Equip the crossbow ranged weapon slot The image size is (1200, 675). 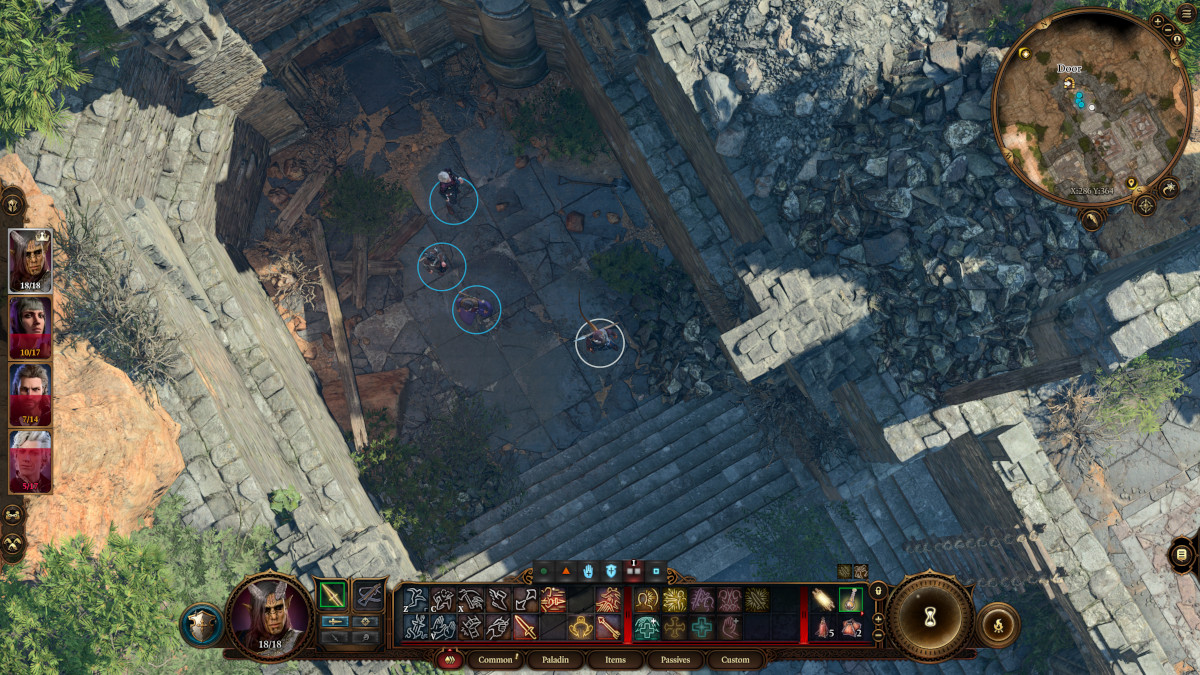coord(369,595)
